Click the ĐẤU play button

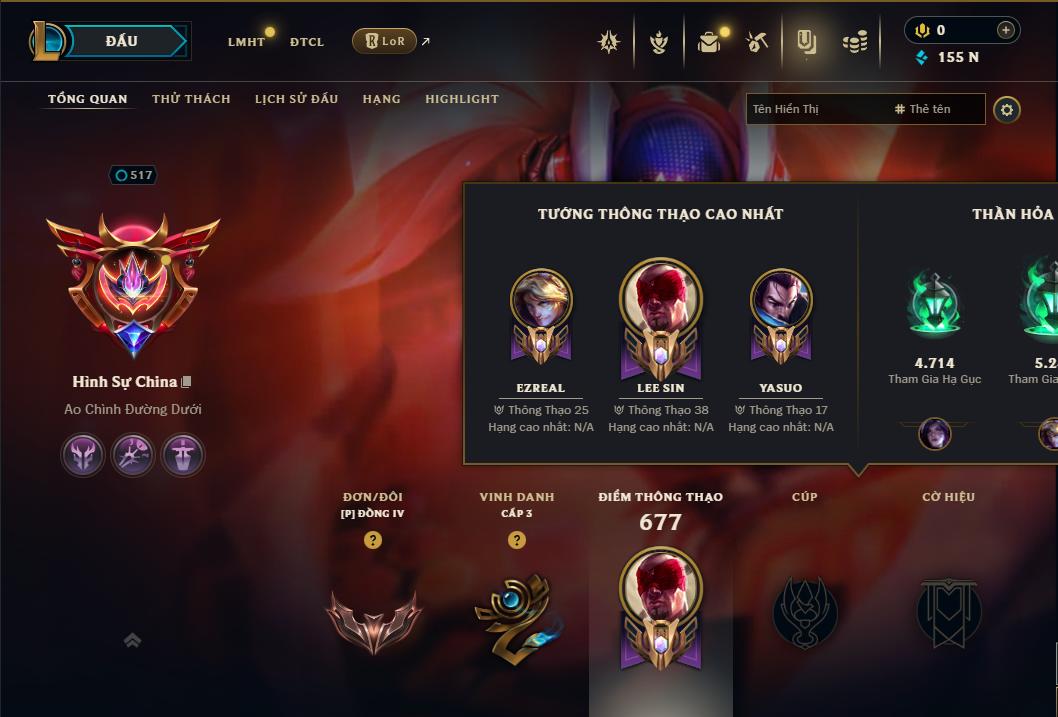coord(121,41)
